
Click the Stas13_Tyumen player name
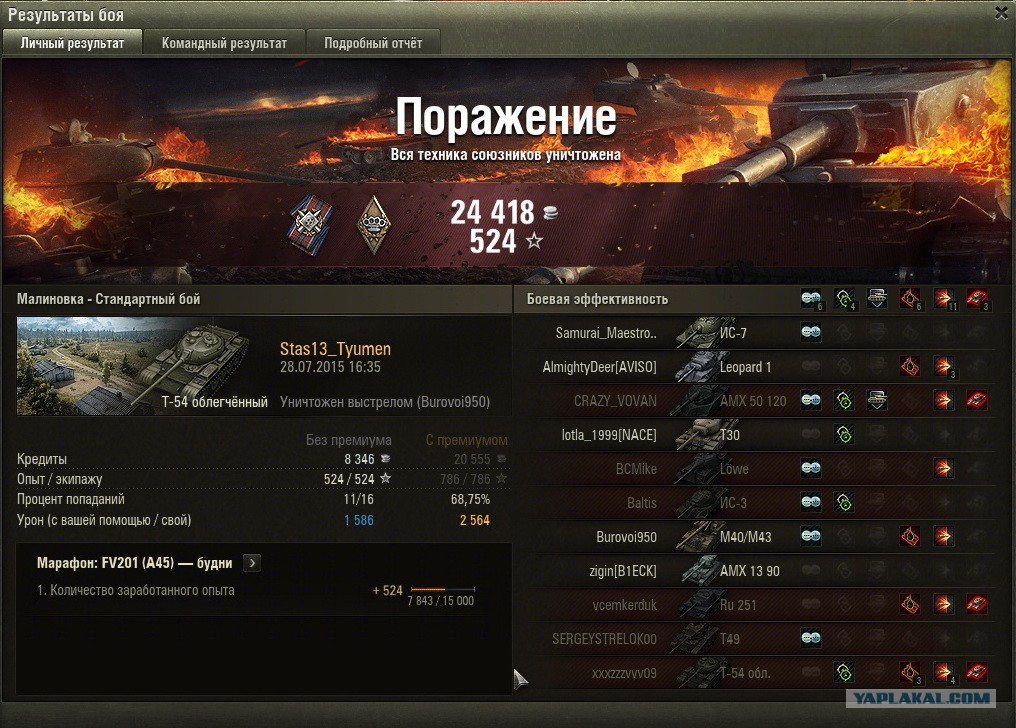pyautogui.click(x=335, y=349)
